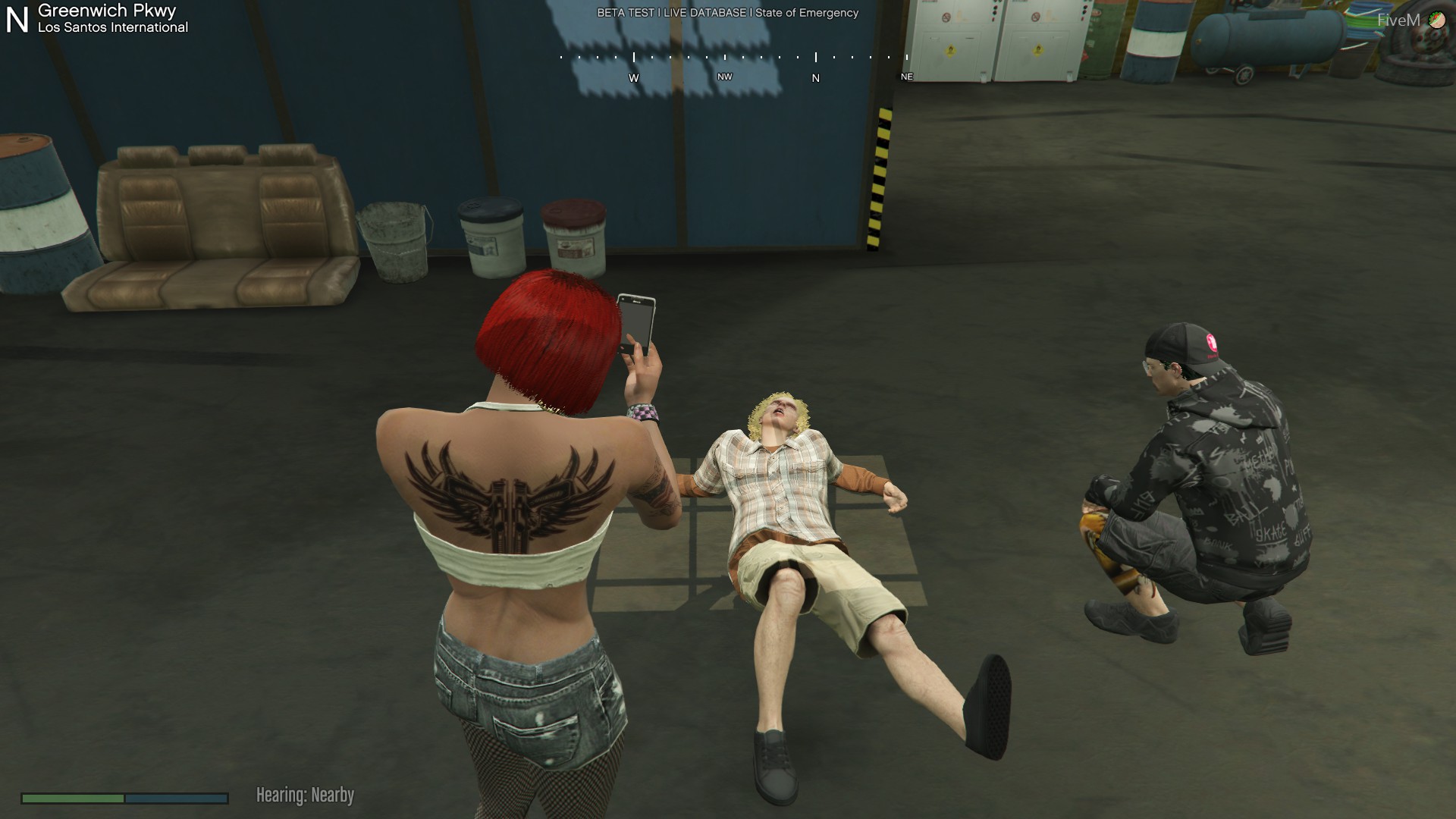1456x819 pixels.
Task: Select the Hearing: Nearby voice range indicator
Action: tap(305, 795)
